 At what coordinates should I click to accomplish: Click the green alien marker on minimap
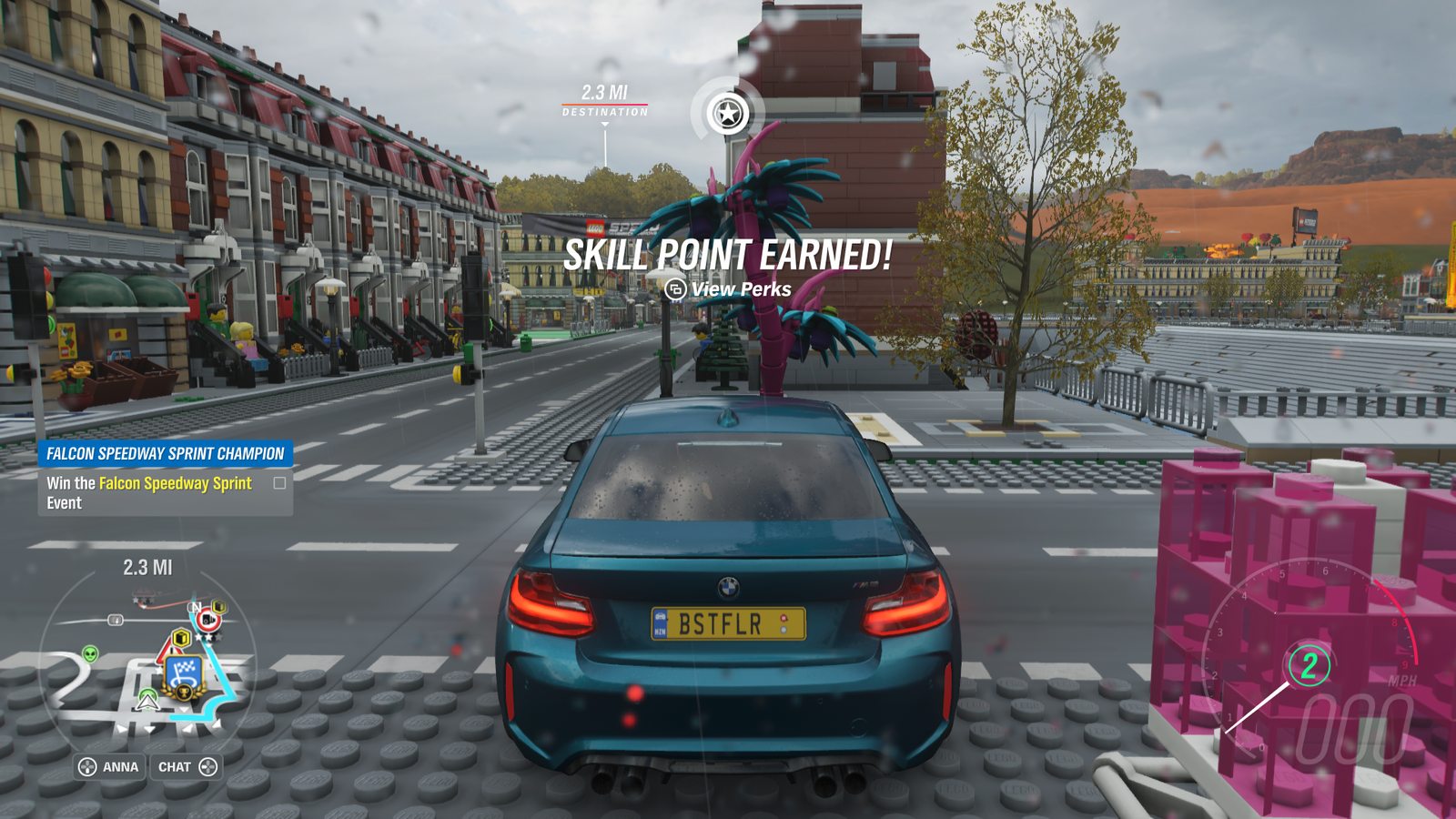90,653
